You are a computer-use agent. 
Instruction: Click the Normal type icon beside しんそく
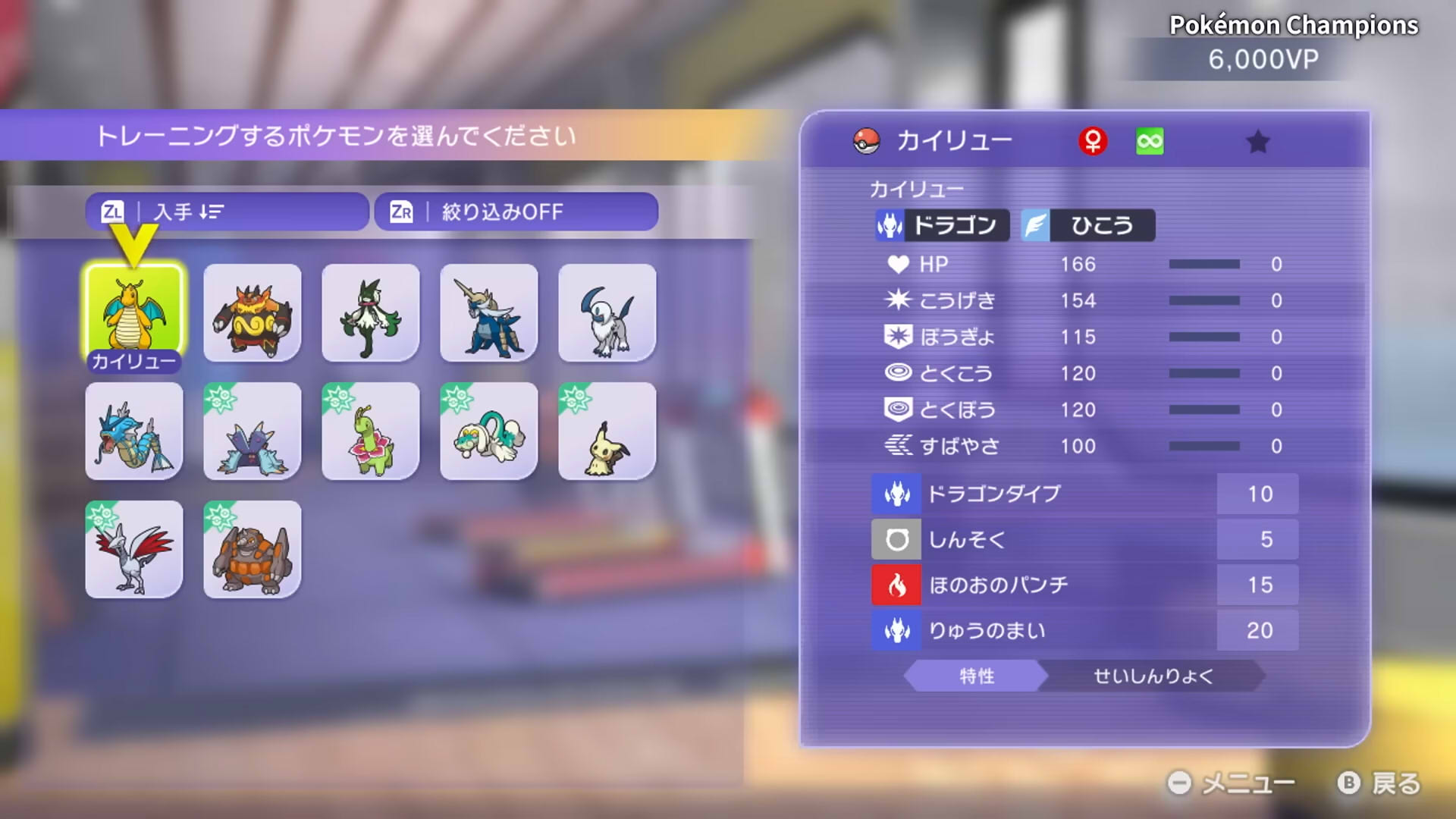tap(896, 539)
